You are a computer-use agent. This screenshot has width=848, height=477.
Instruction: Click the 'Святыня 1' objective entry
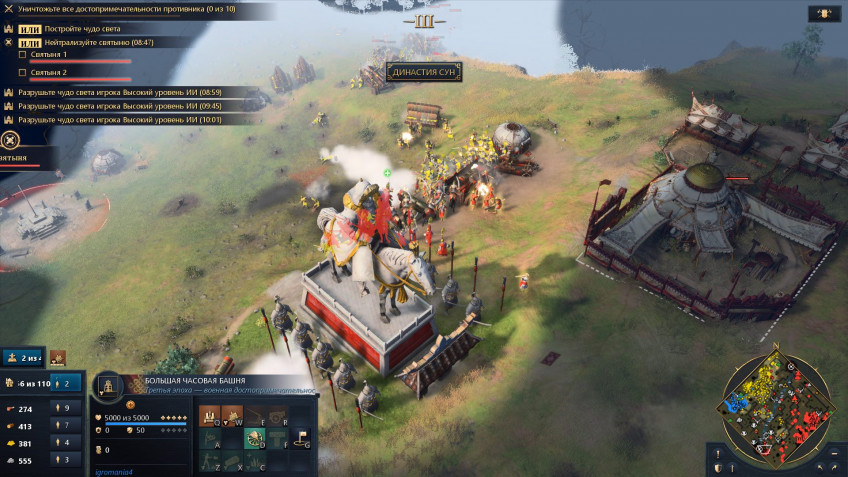(x=50, y=55)
